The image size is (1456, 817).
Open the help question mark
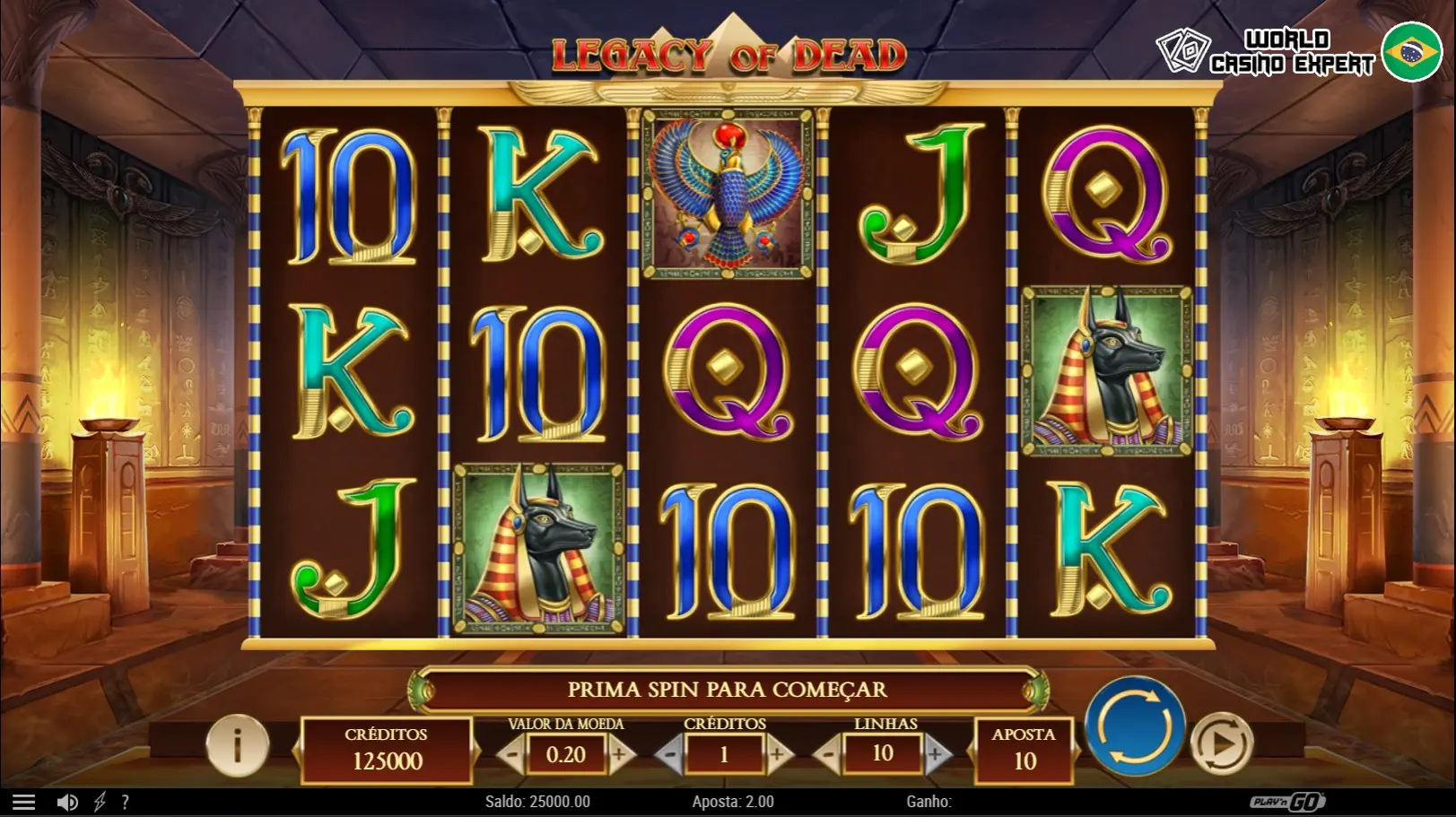tap(125, 802)
